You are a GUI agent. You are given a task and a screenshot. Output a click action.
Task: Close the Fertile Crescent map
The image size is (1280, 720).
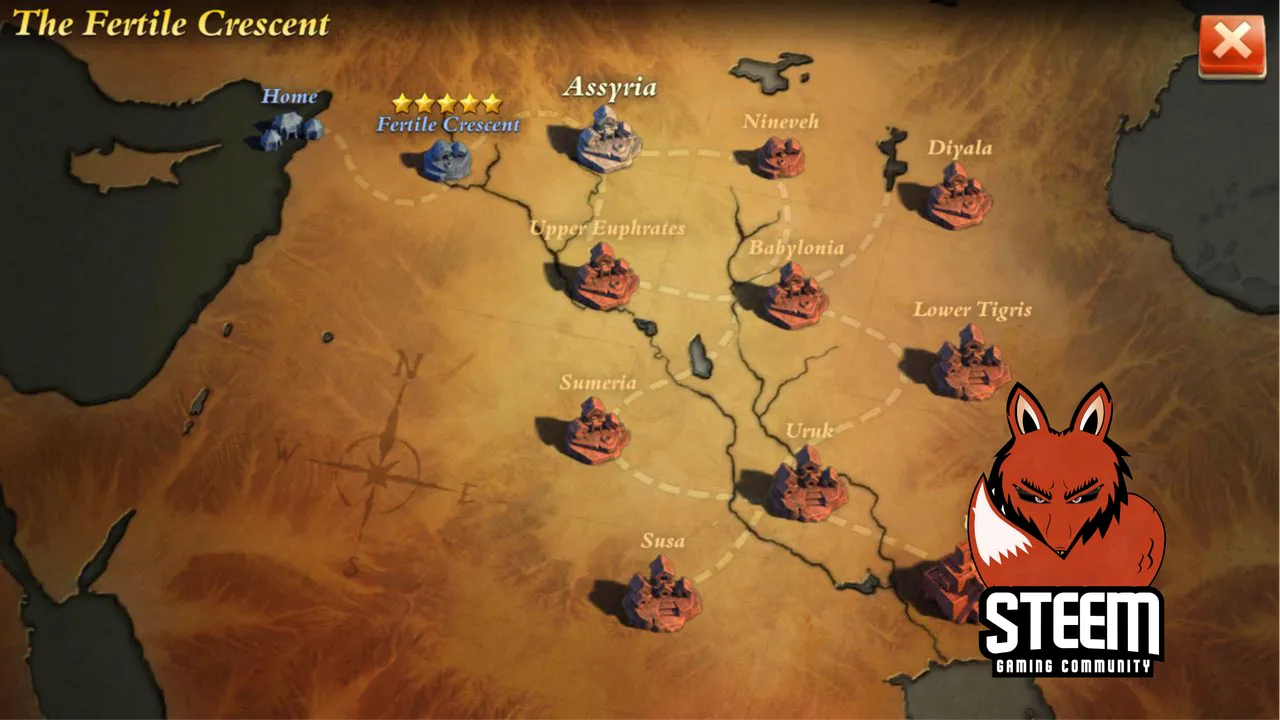coord(1231,46)
